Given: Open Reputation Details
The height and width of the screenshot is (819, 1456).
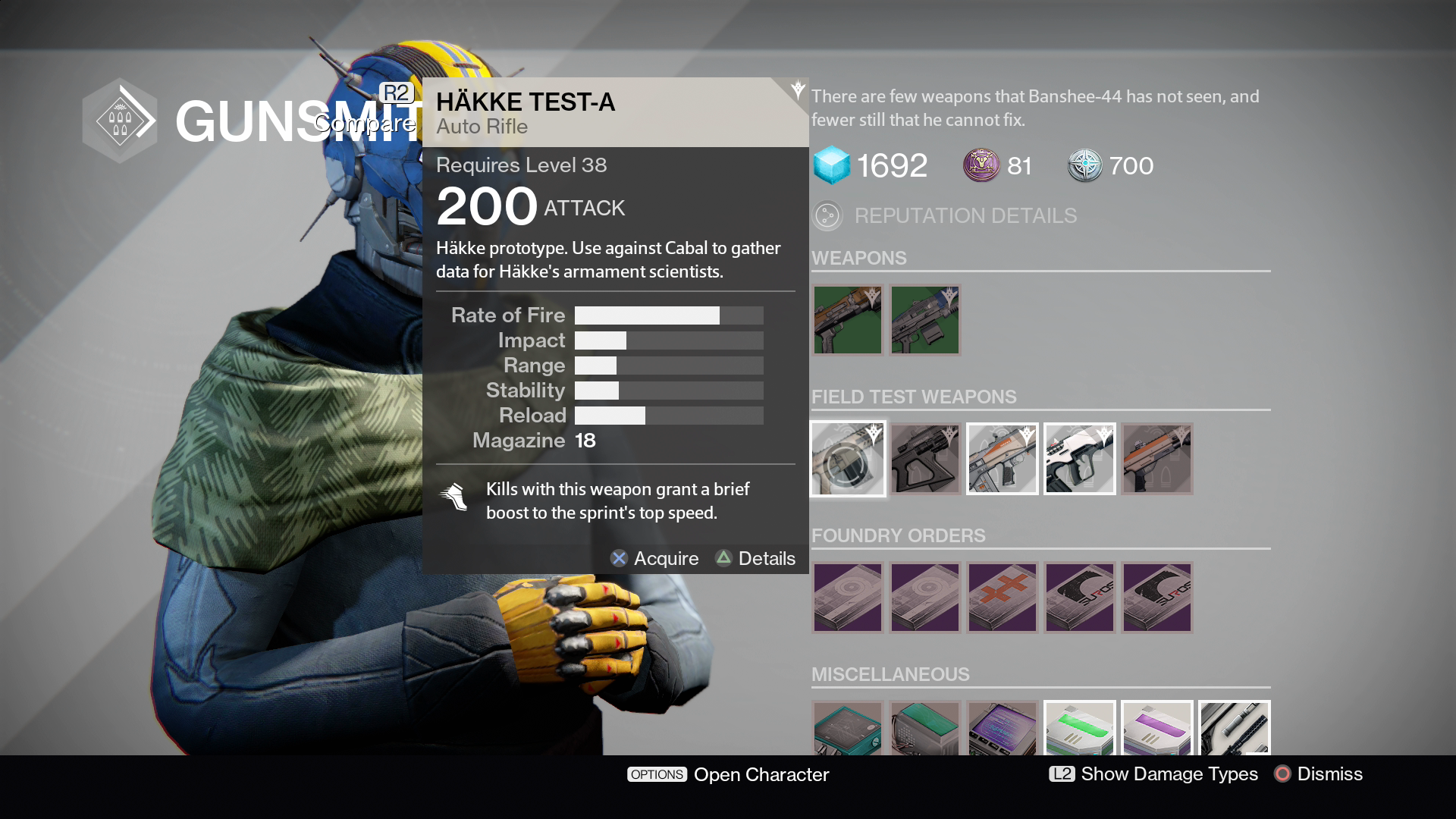Looking at the screenshot, I should pyautogui.click(x=965, y=216).
